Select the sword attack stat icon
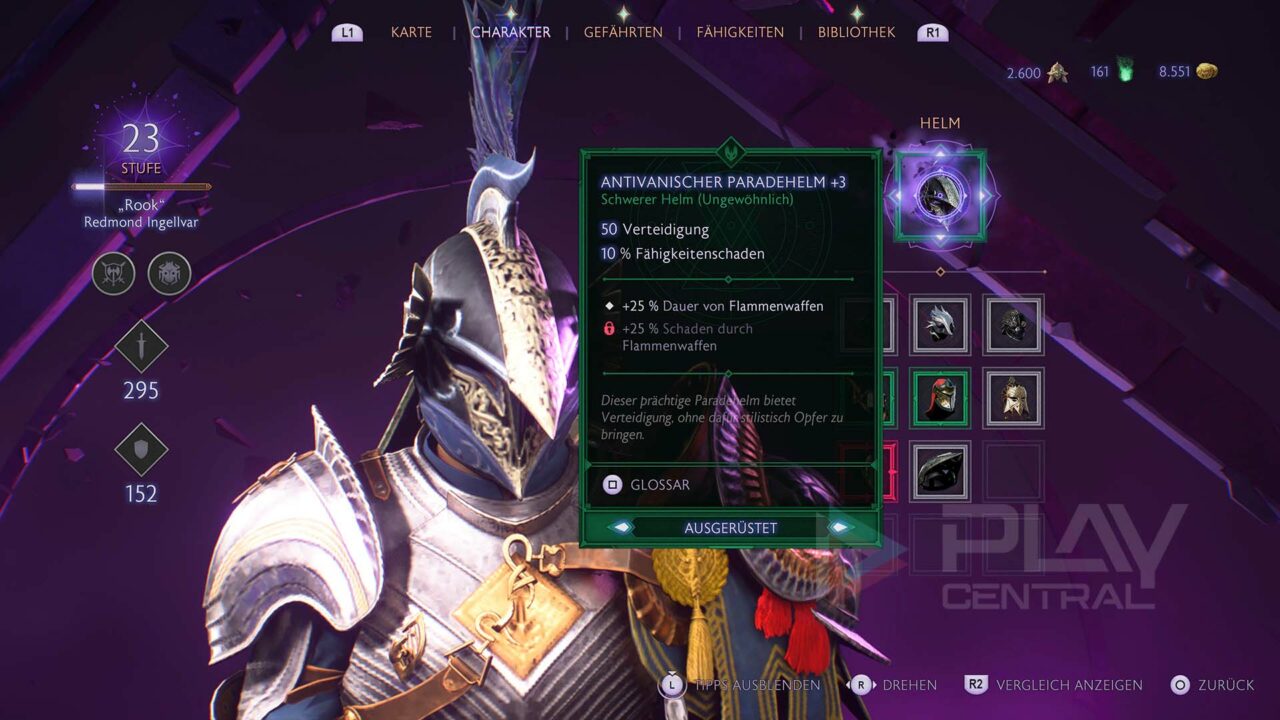This screenshot has height=720, width=1280. click(x=141, y=346)
